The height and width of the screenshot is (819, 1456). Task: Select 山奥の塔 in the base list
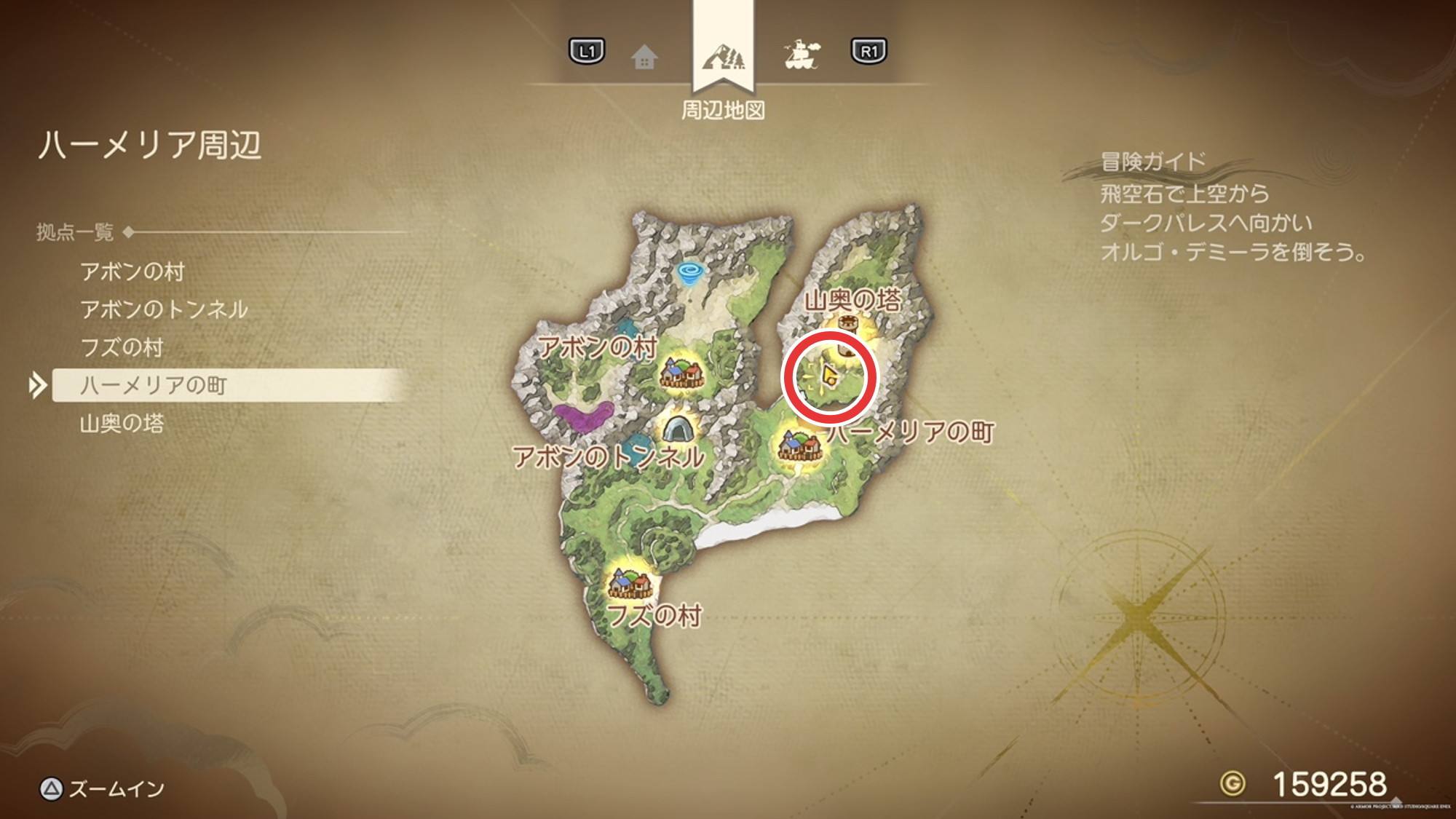(122, 424)
